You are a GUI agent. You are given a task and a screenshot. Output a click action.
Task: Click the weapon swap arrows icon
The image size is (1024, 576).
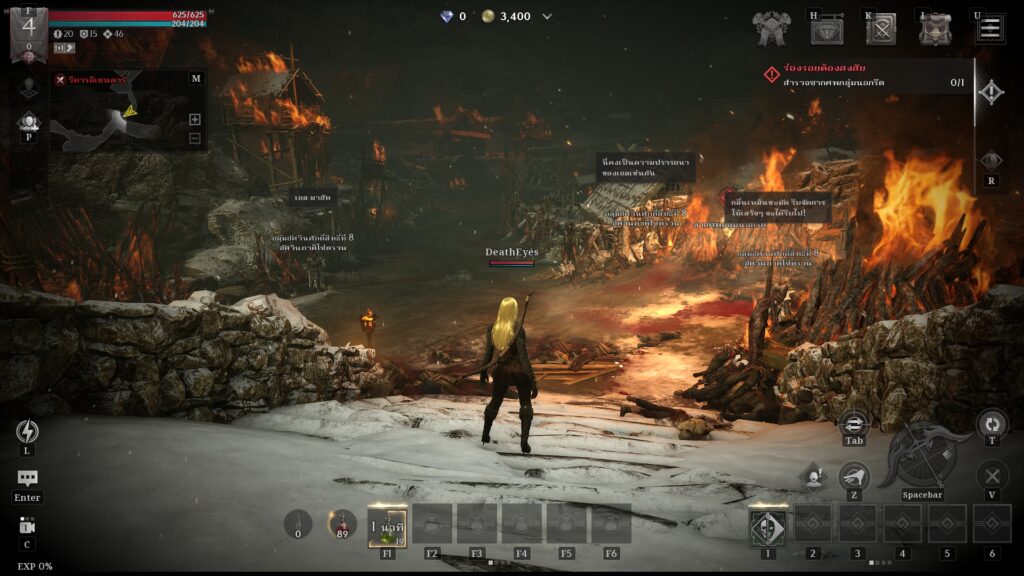854,423
